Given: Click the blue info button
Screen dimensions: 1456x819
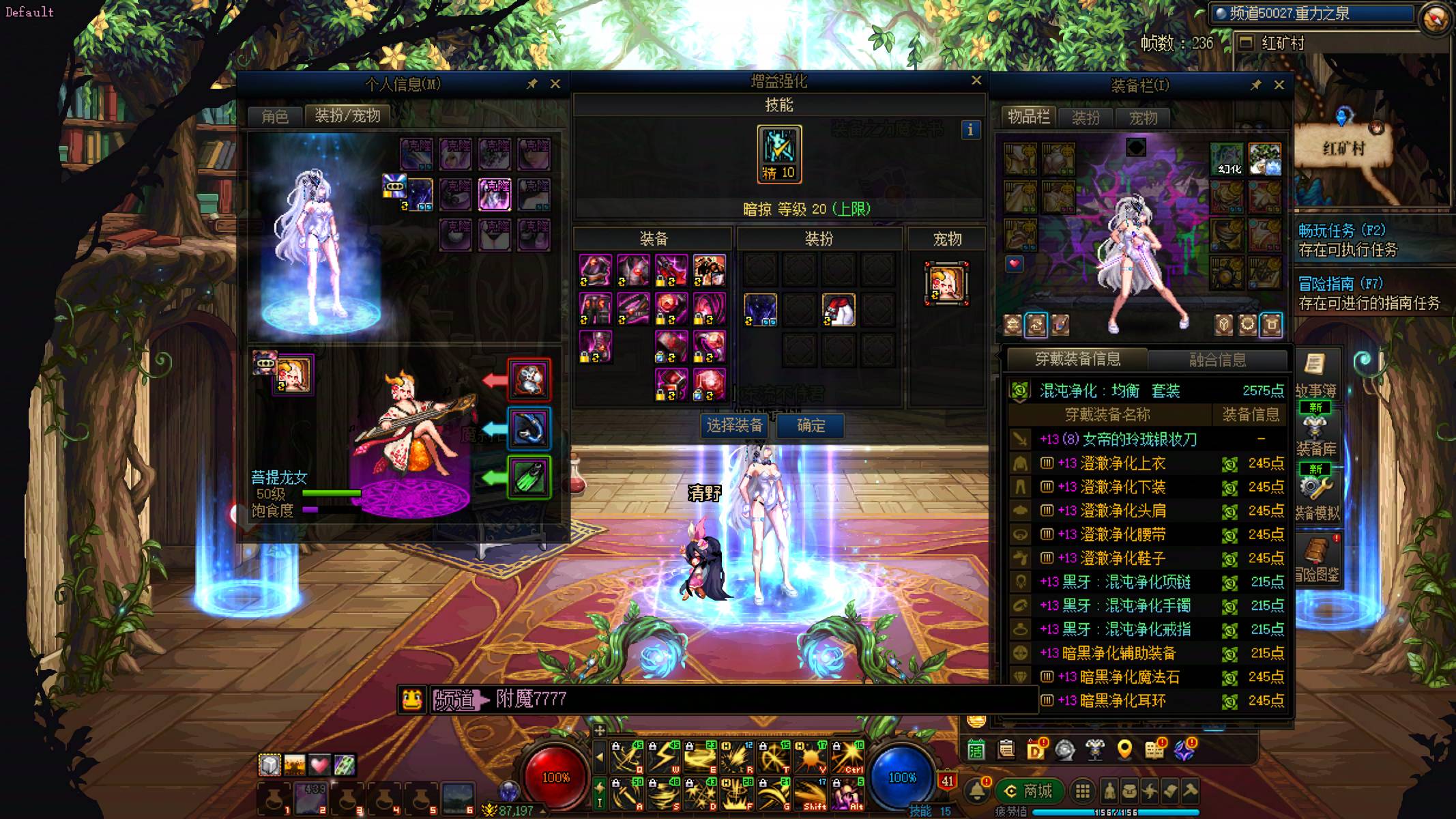Looking at the screenshot, I should click(970, 130).
